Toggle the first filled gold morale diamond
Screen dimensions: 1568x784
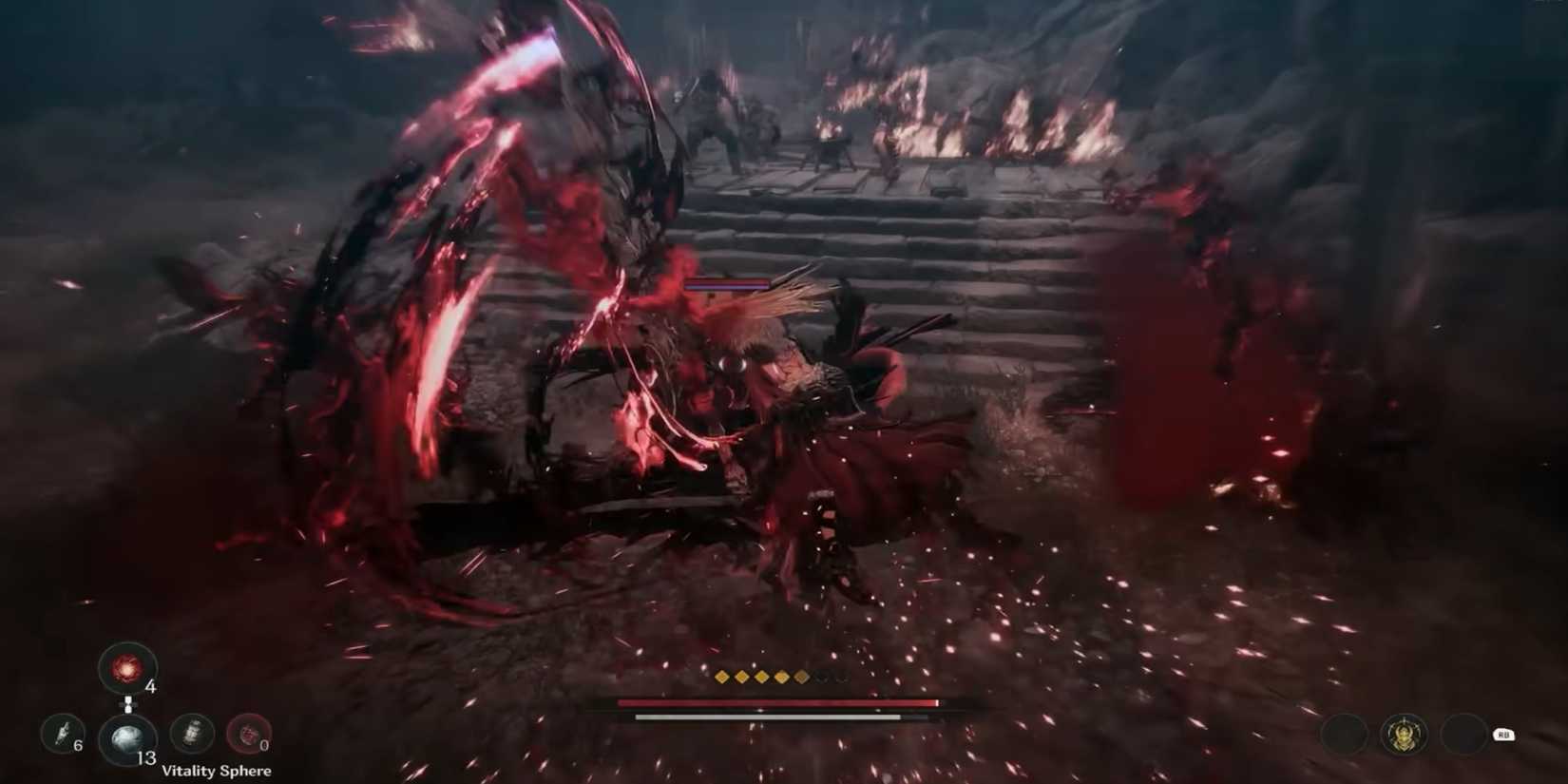[x=720, y=677]
